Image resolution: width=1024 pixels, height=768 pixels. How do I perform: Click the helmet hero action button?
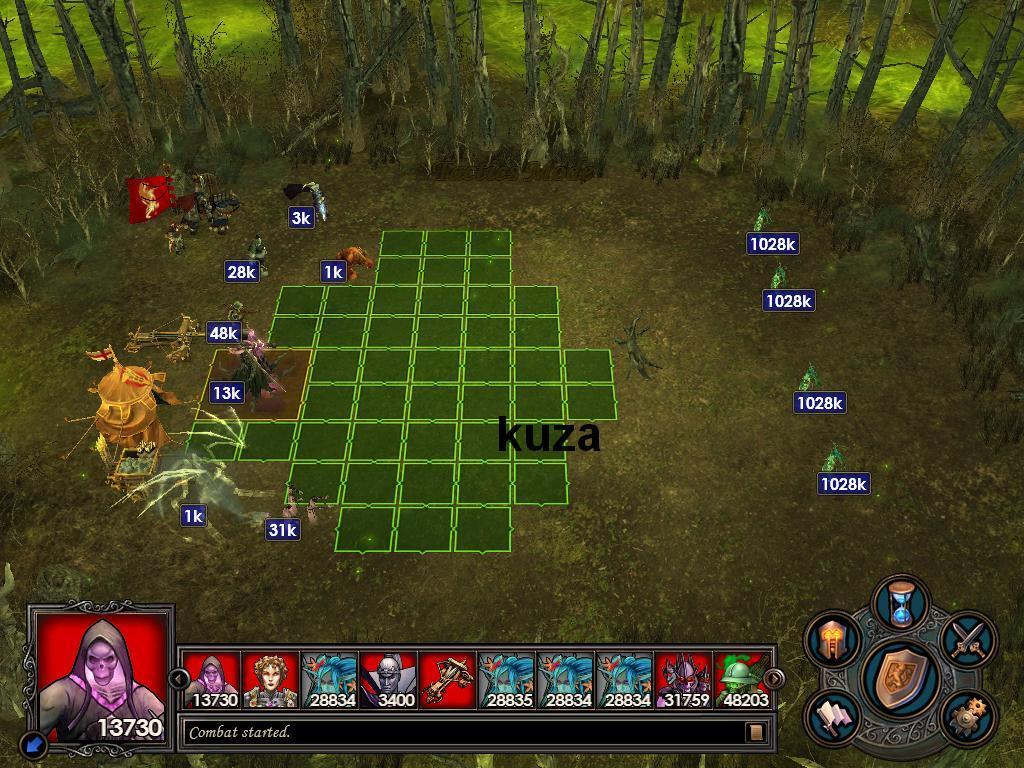click(x=835, y=639)
